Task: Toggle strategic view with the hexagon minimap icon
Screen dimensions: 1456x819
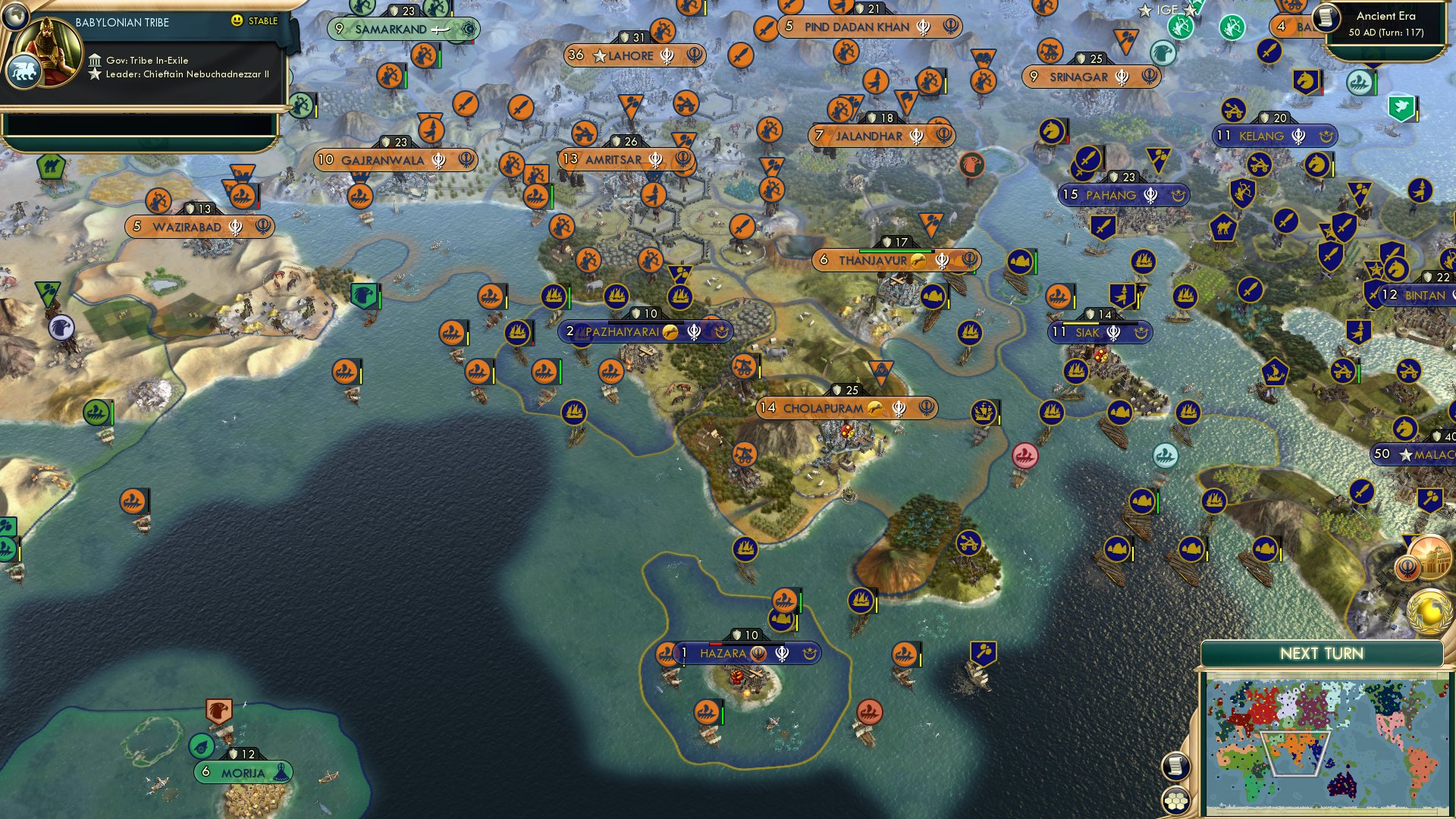Action: click(1175, 799)
